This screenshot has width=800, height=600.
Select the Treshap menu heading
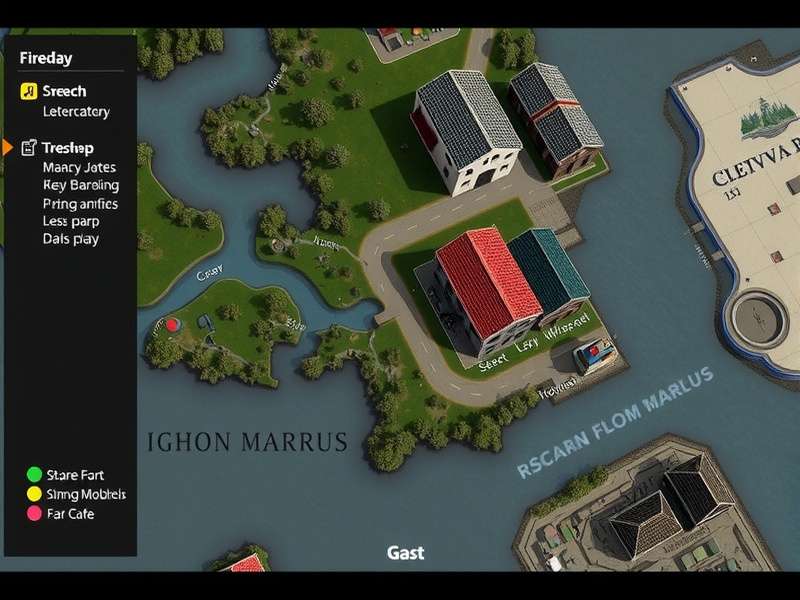68,148
